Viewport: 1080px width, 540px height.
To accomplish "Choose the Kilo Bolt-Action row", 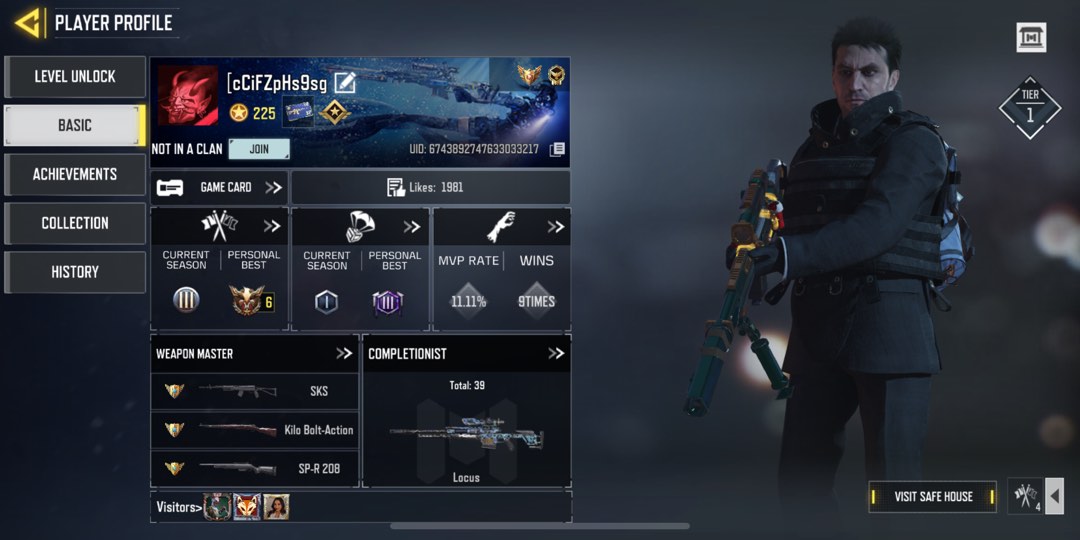I will point(254,430).
